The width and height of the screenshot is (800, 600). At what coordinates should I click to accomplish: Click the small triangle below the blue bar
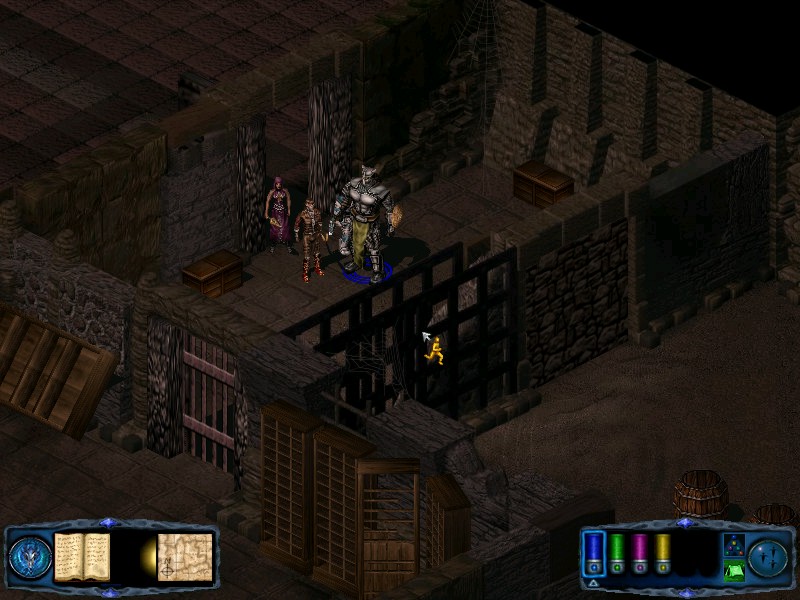(594, 582)
